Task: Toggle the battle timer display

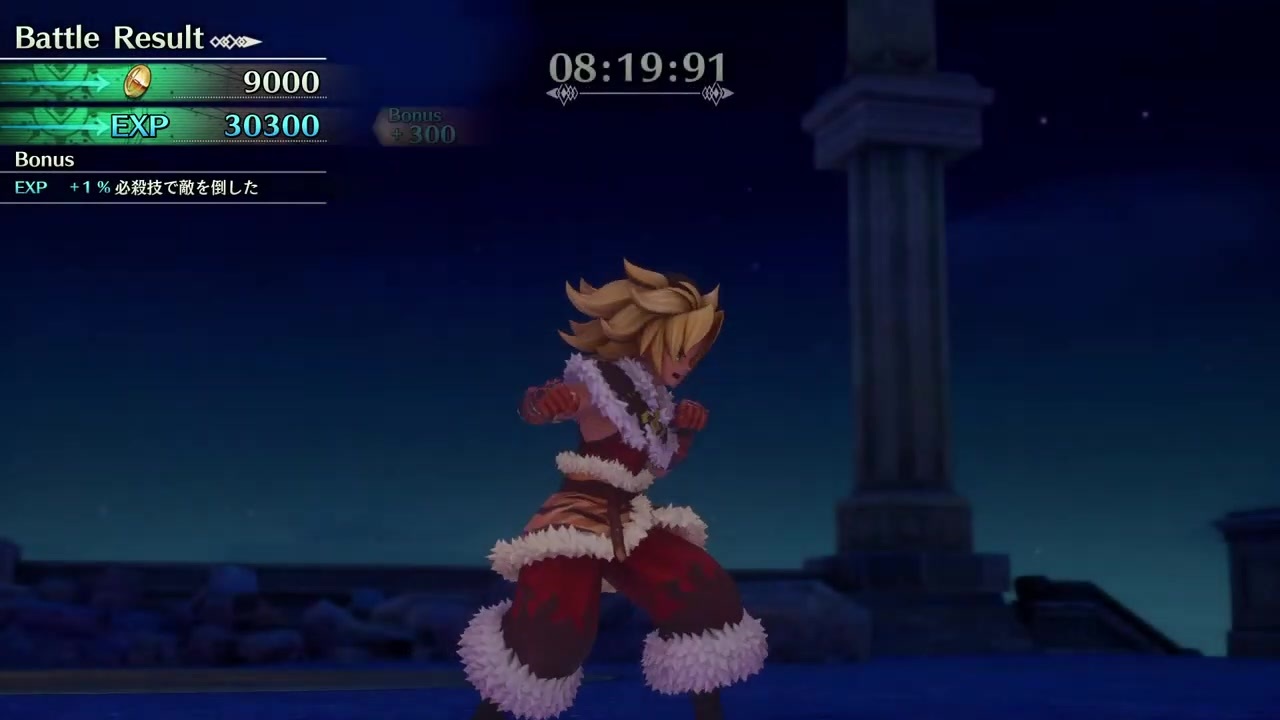Action: 639,68
